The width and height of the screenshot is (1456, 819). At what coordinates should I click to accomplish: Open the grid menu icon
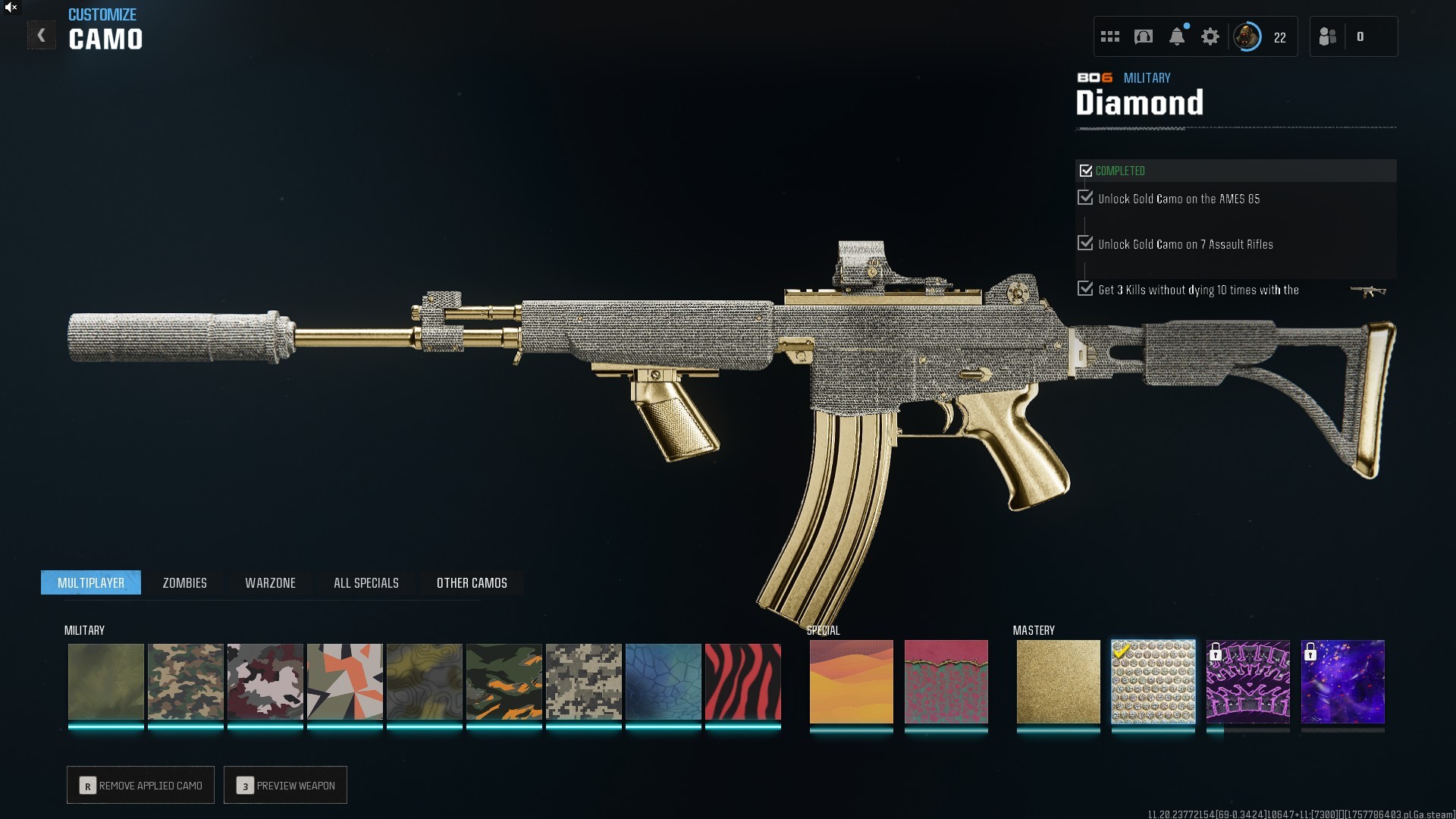1110,37
